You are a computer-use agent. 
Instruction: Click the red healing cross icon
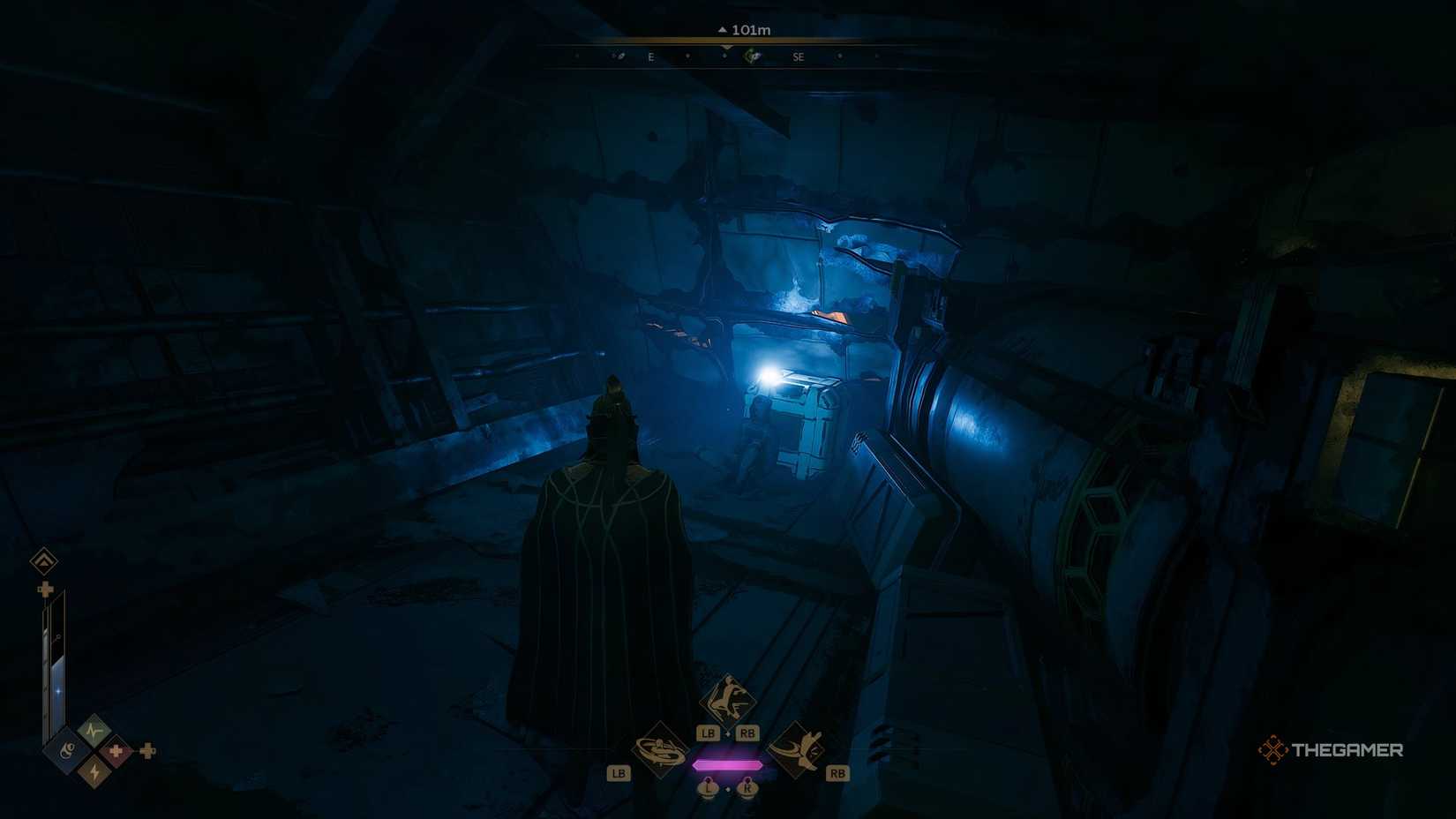116,751
